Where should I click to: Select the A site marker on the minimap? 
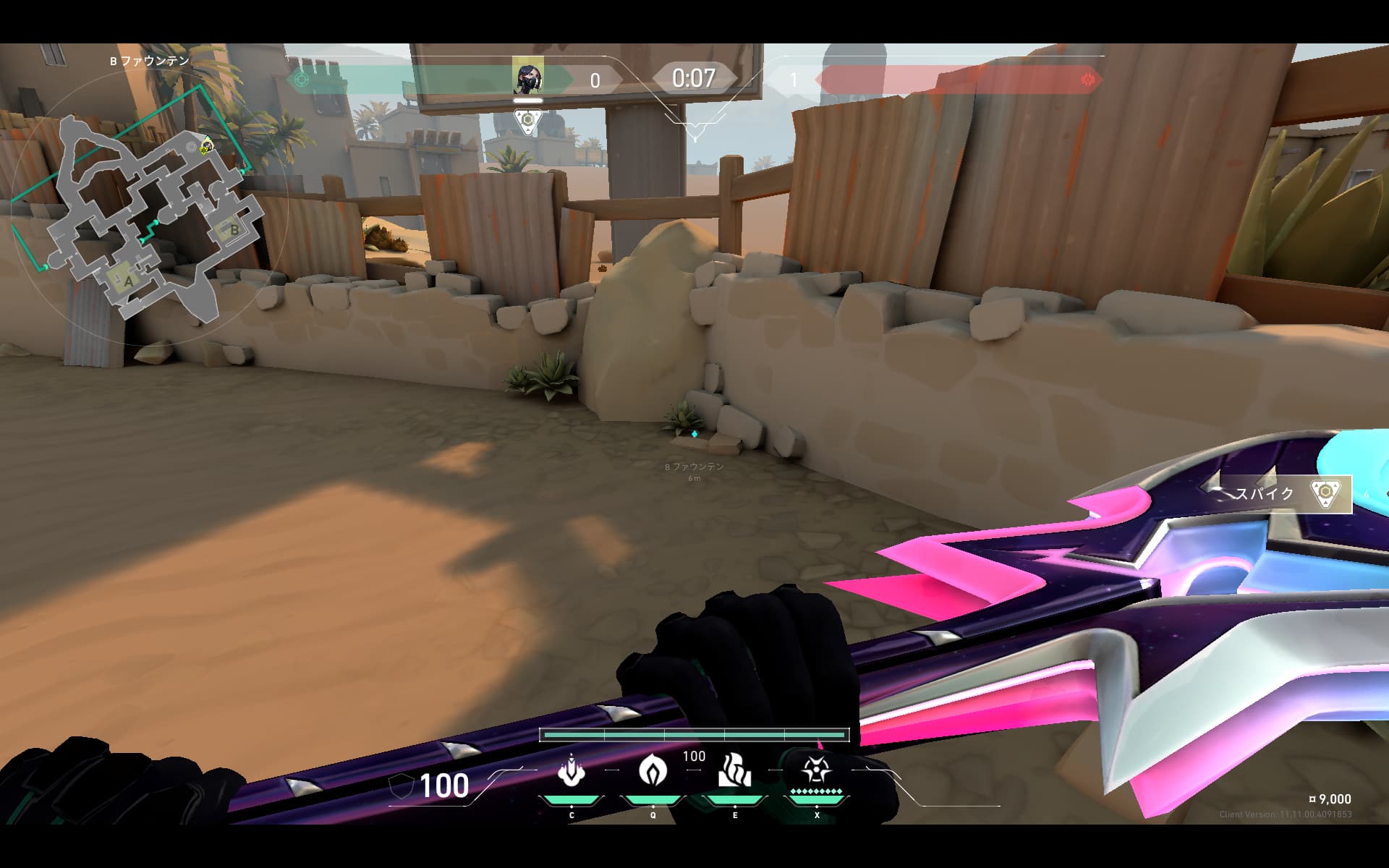tap(128, 280)
